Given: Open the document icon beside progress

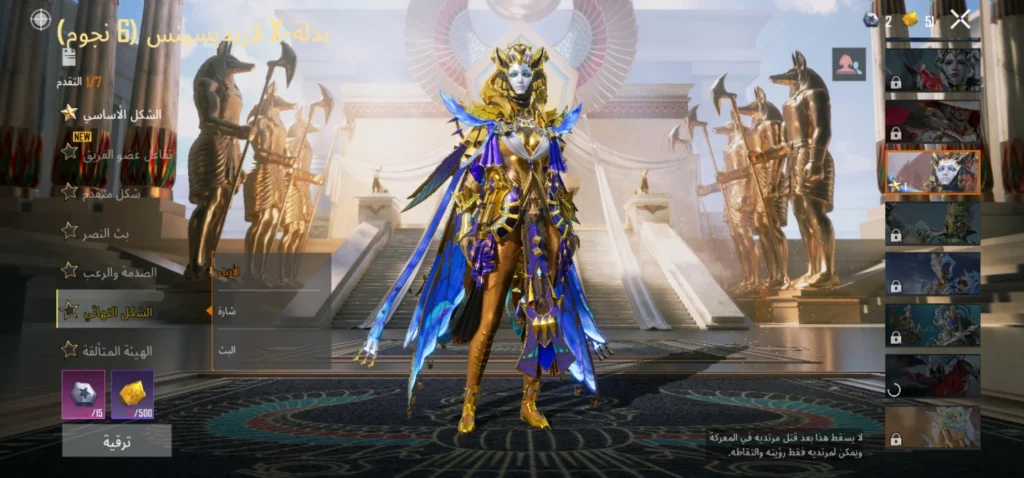Looking at the screenshot, I should (68, 57).
